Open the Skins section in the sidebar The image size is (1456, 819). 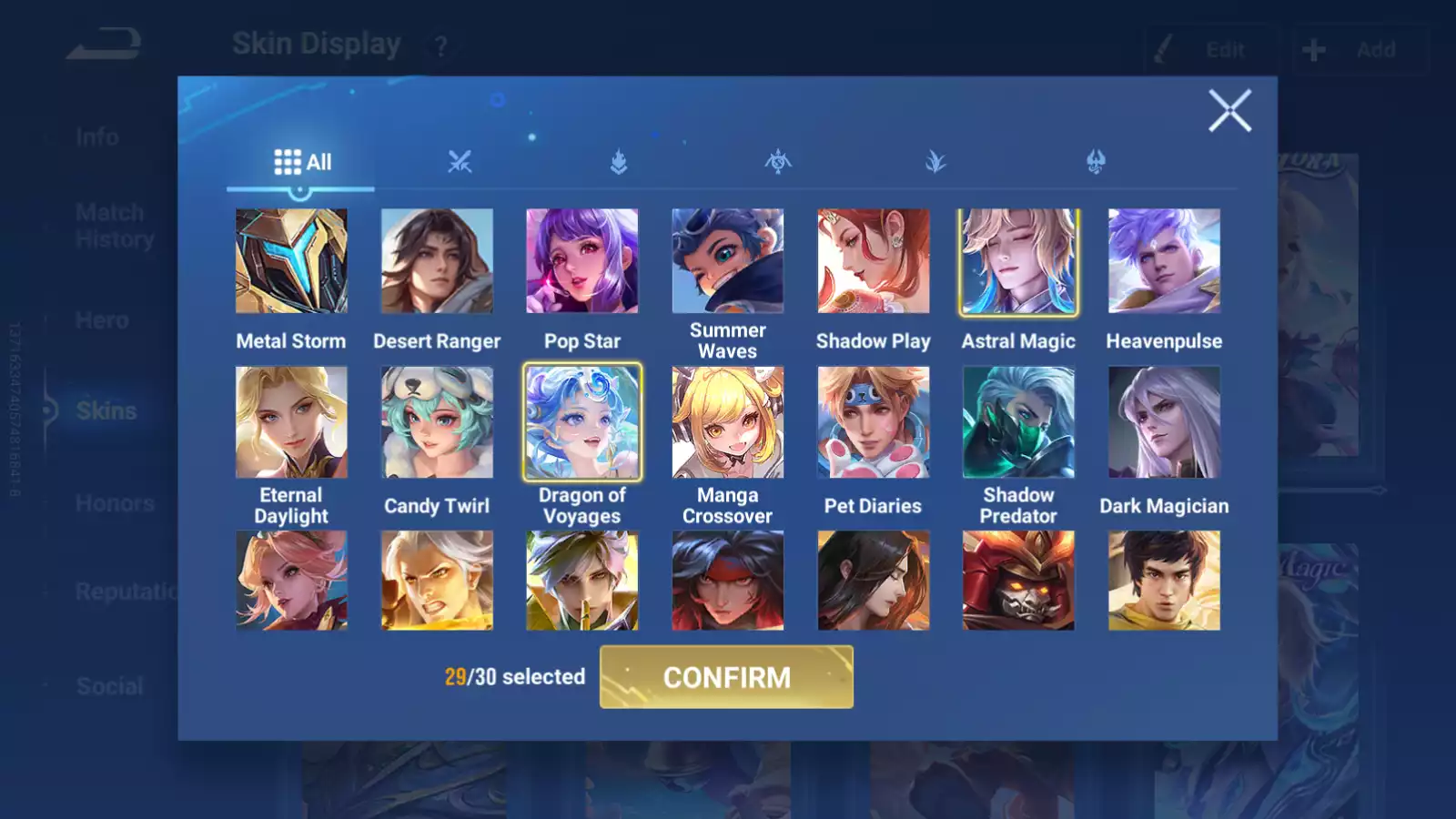coord(106,410)
